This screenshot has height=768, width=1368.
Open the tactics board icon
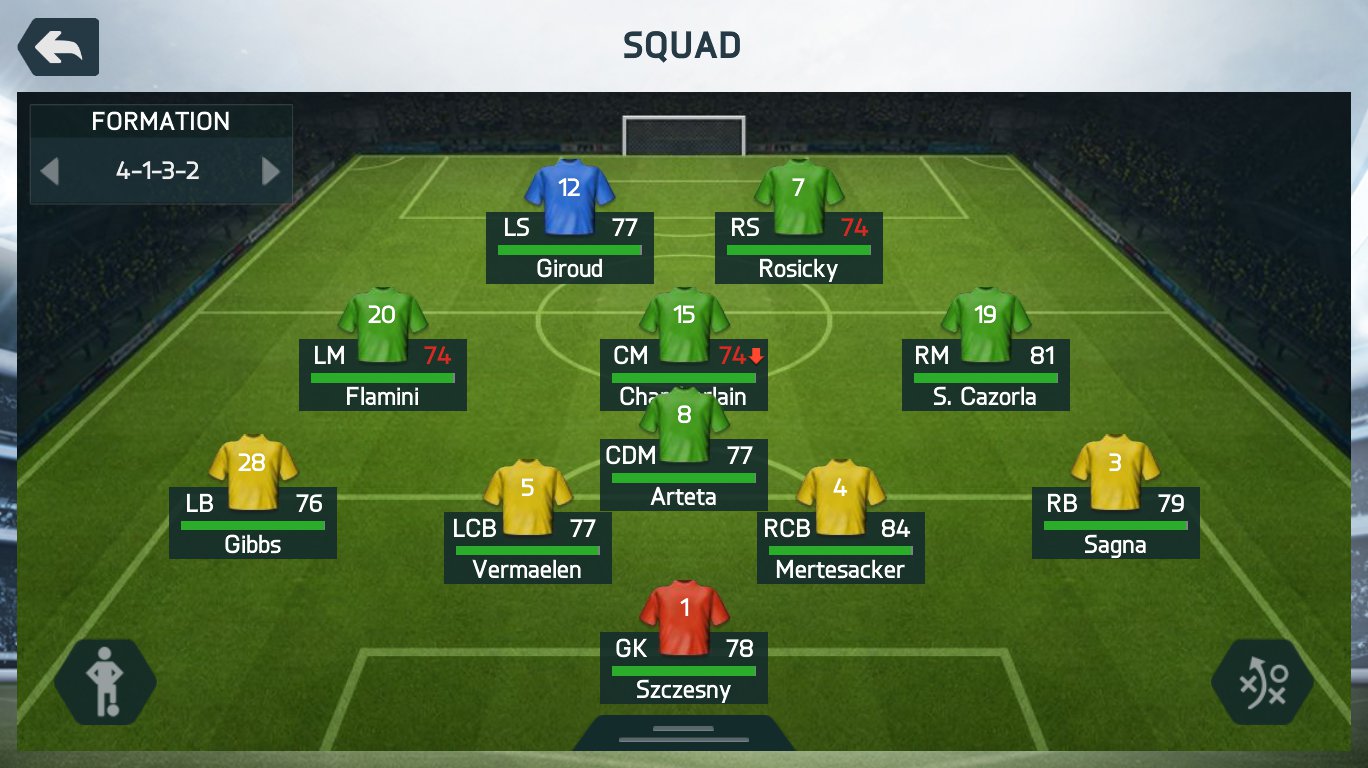pos(1263,682)
